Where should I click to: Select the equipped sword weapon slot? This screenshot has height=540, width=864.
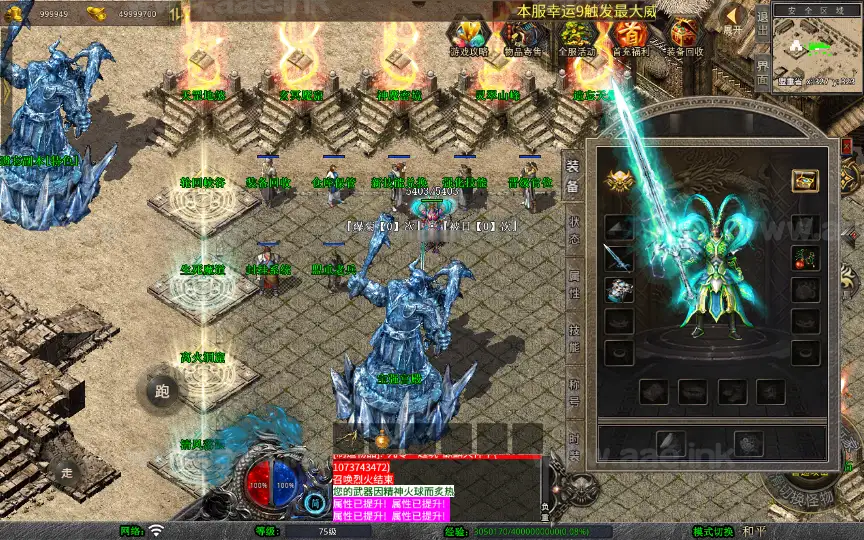click(619, 257)
